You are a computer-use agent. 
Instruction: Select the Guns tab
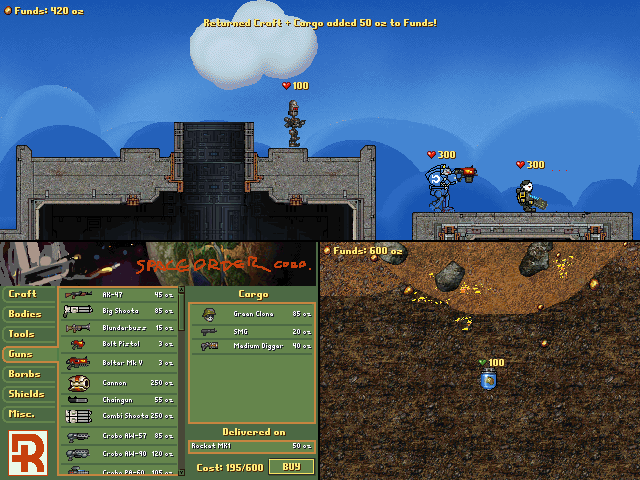(29, 354)
